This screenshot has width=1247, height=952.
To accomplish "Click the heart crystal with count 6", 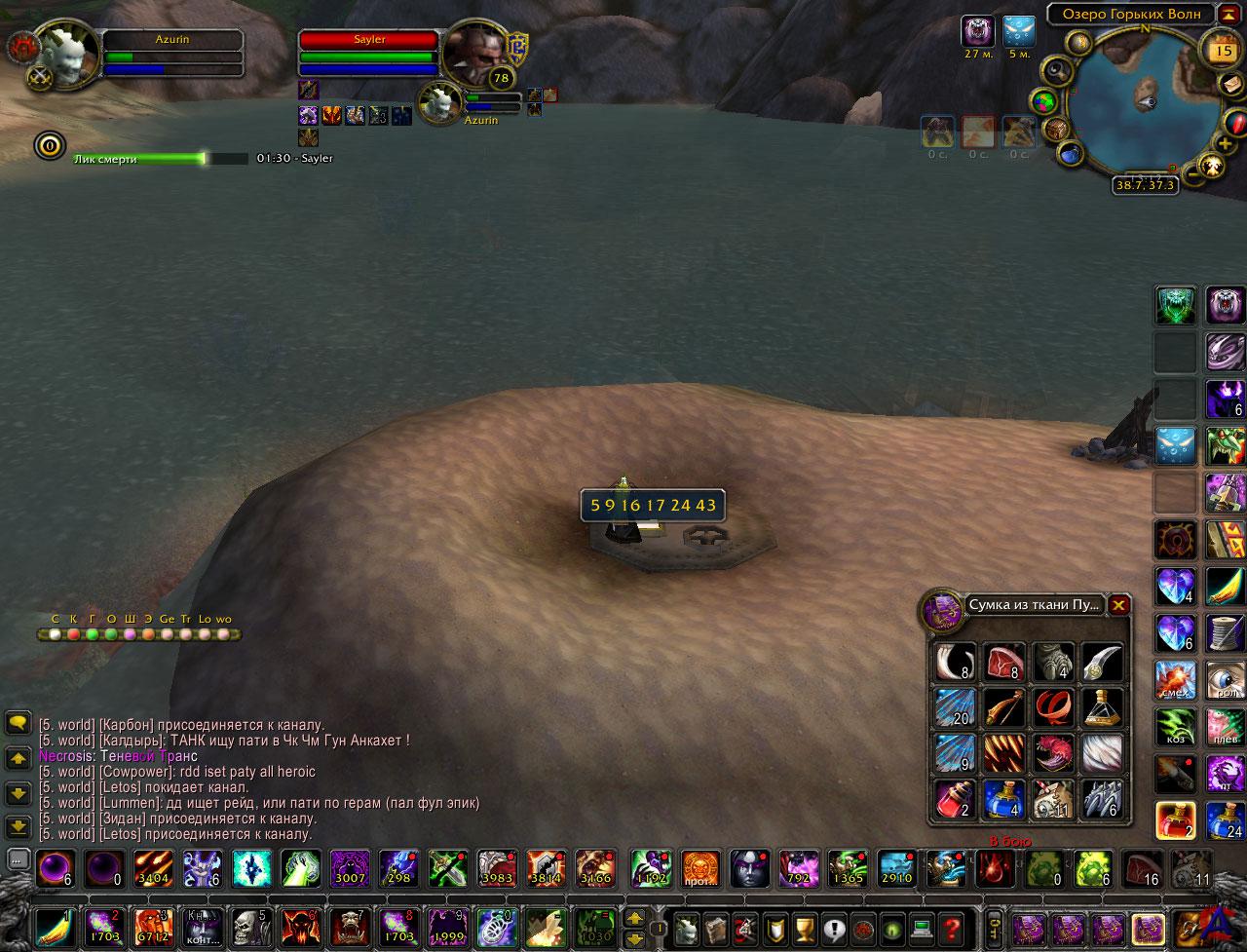I will 1175,632.
